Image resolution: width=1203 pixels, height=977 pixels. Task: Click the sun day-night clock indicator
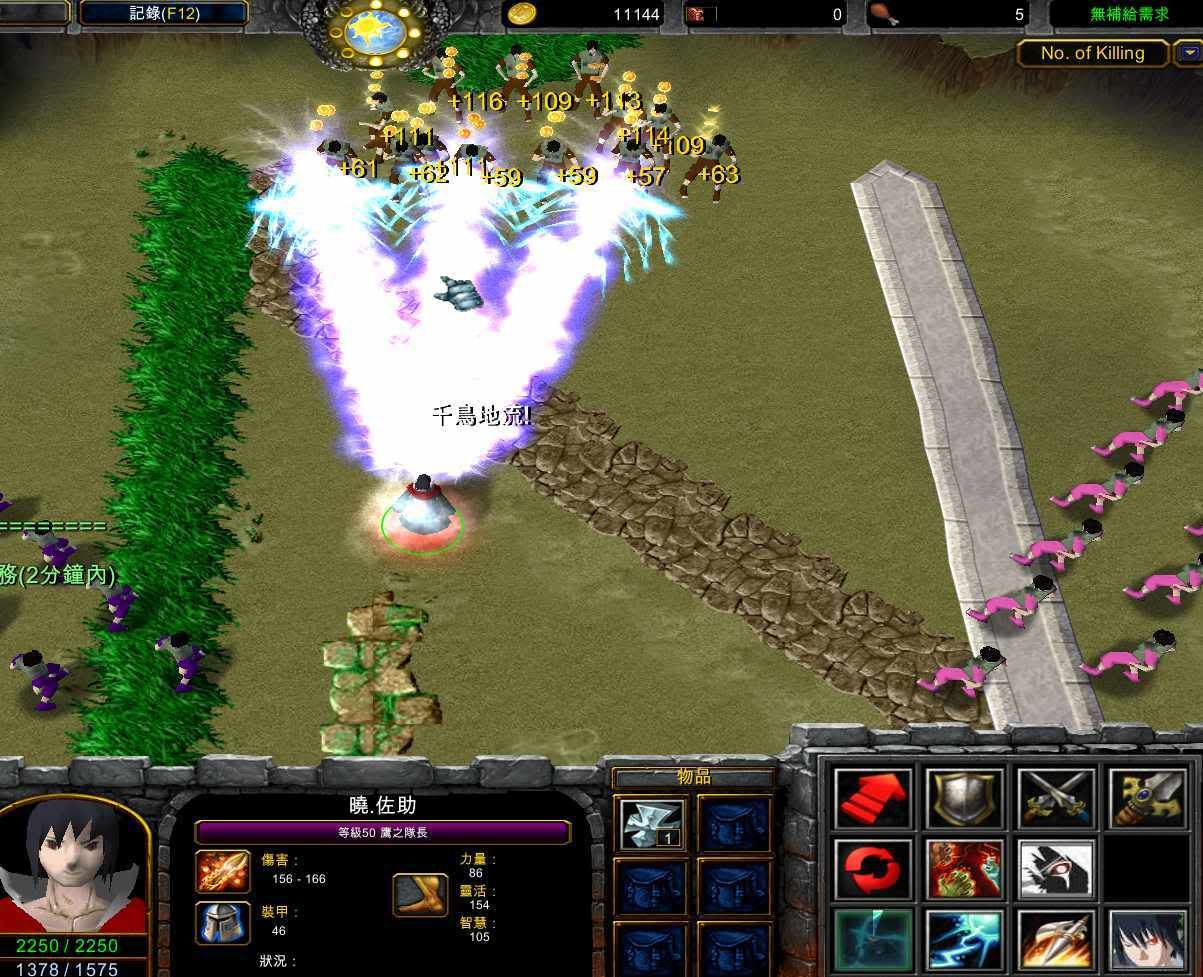(x=374, y=31)
